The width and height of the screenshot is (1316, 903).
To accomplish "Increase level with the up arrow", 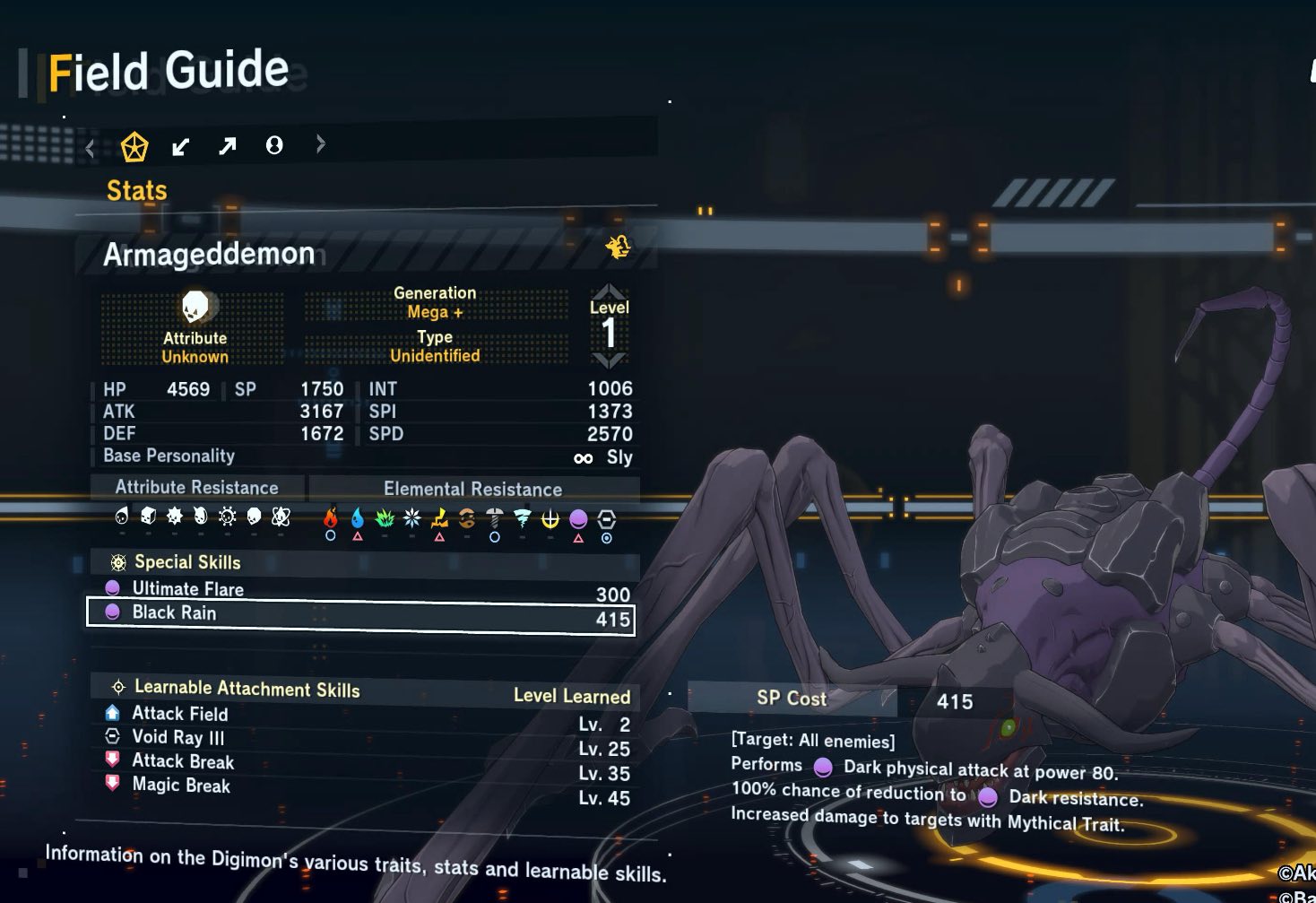I will click(x=609, y=291).
